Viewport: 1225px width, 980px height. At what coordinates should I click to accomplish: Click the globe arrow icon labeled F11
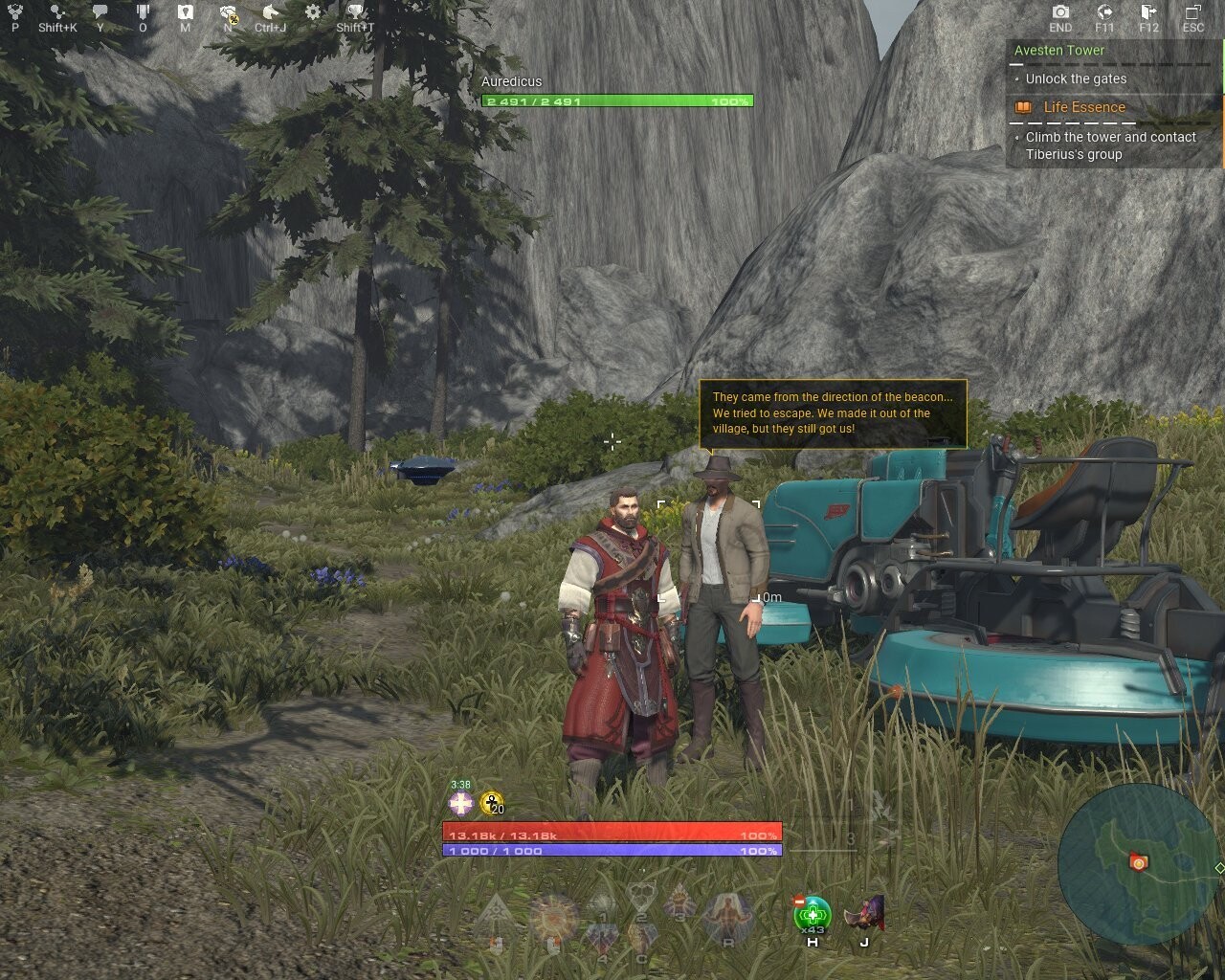tap(1104, 12)
